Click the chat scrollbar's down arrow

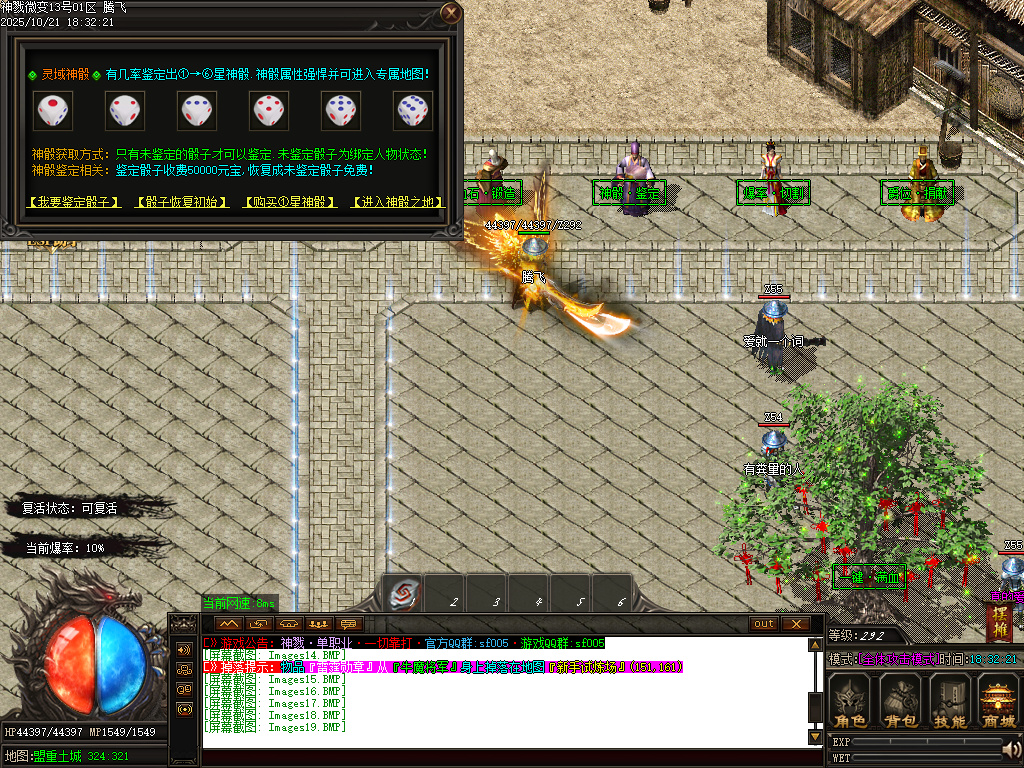[x=815, y=736]
